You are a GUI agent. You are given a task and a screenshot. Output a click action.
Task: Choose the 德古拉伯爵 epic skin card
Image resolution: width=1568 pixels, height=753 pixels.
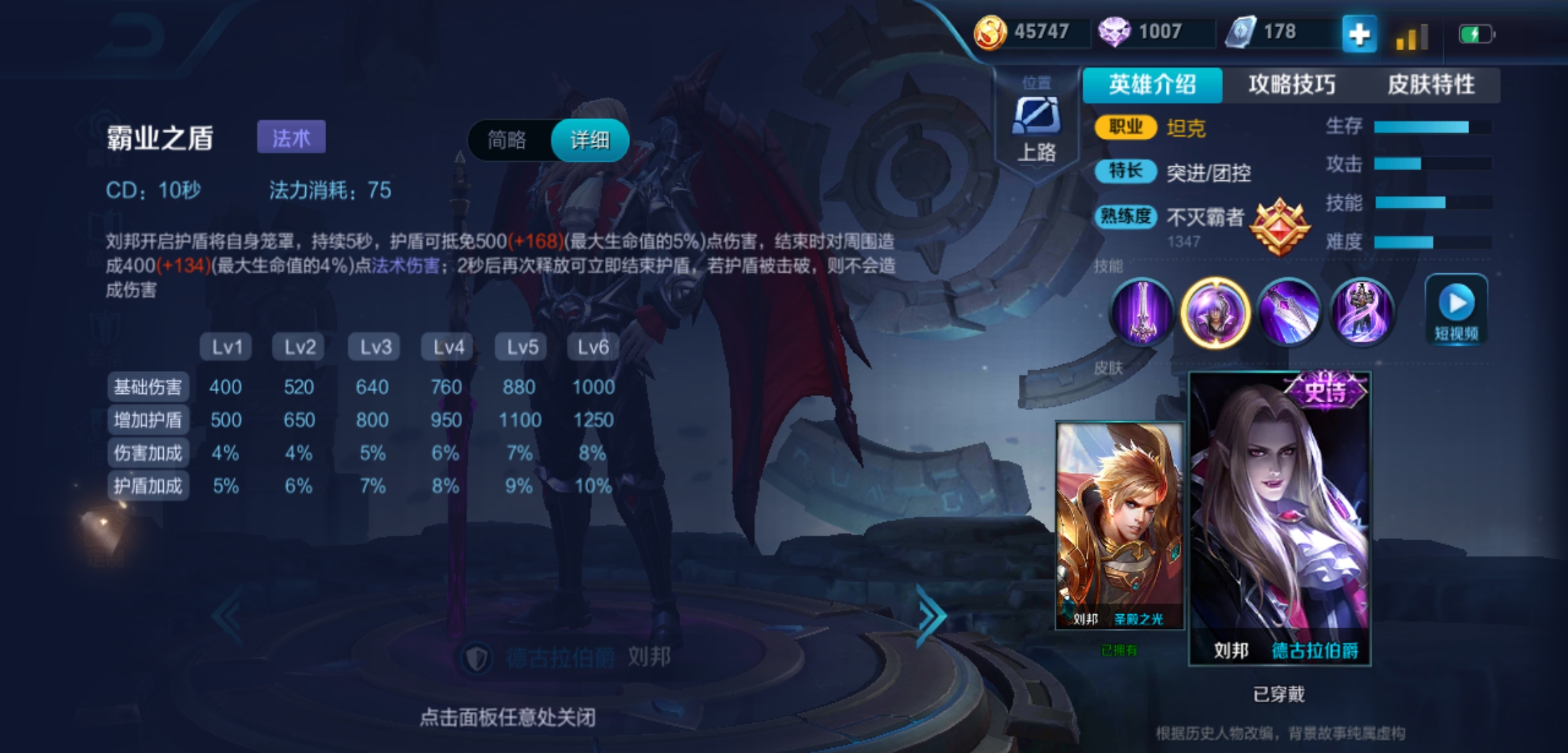1279,519
